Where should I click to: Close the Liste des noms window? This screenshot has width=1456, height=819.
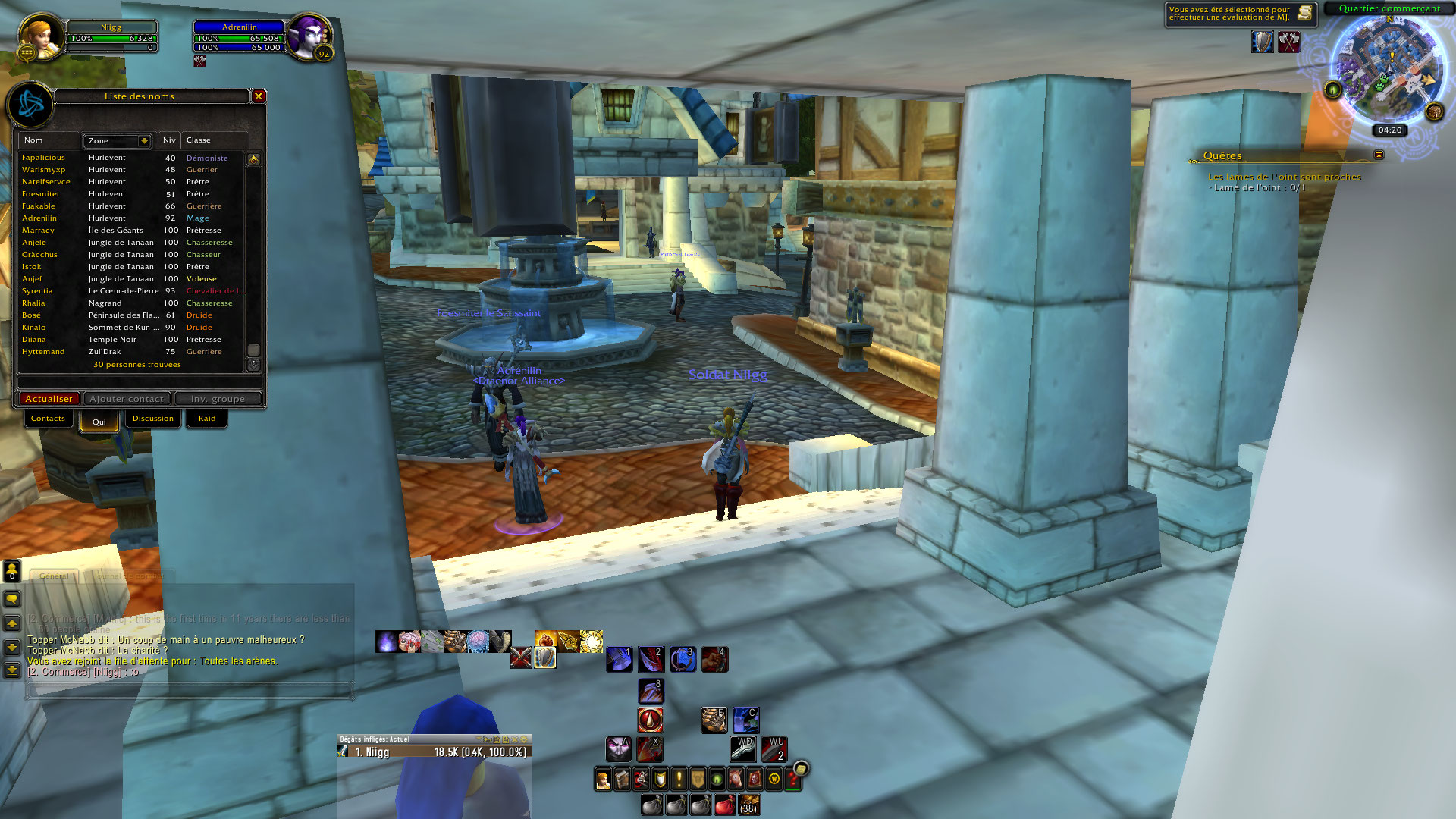259,96
